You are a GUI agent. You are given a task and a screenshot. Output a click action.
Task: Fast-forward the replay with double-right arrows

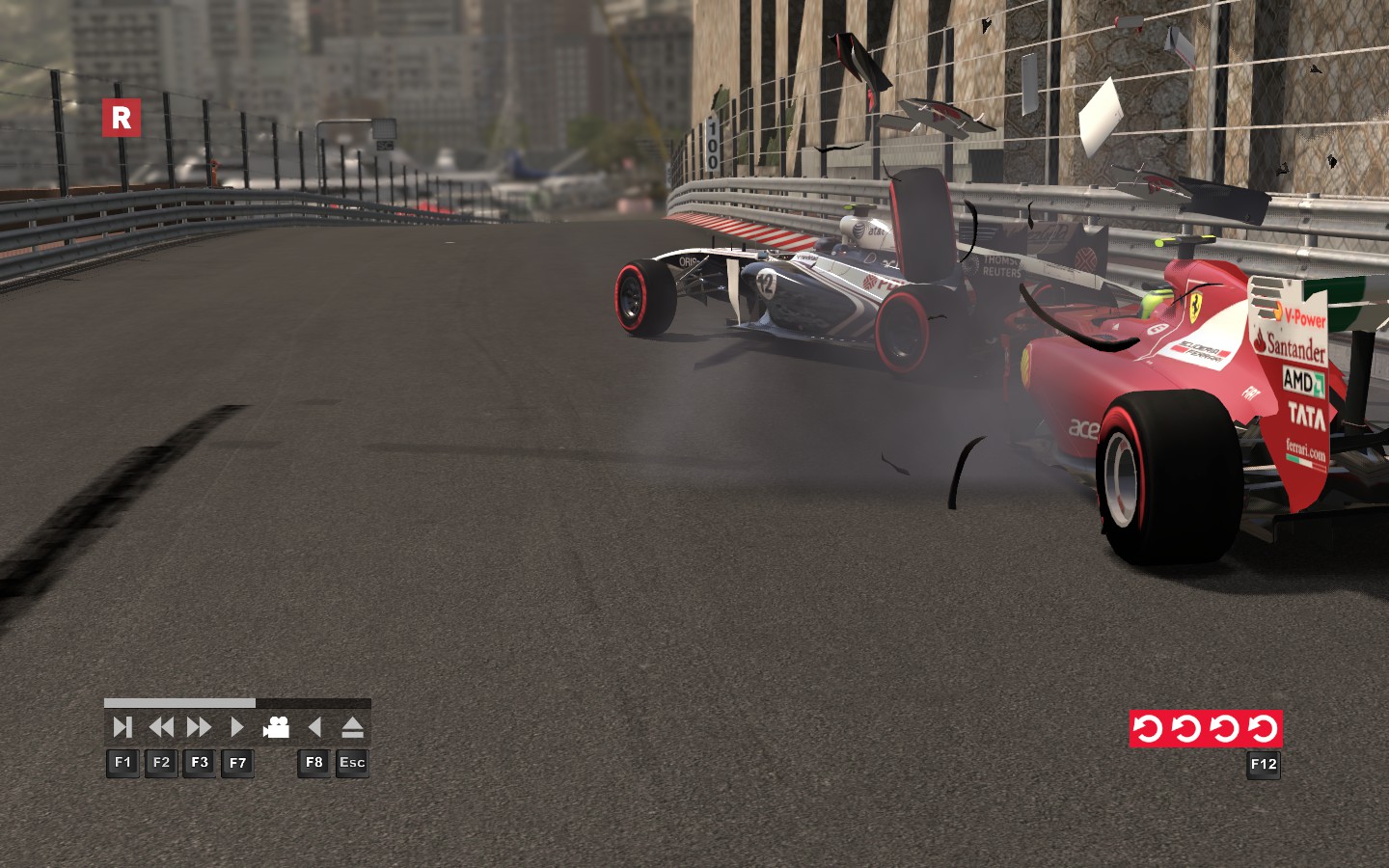click(199, 727)
